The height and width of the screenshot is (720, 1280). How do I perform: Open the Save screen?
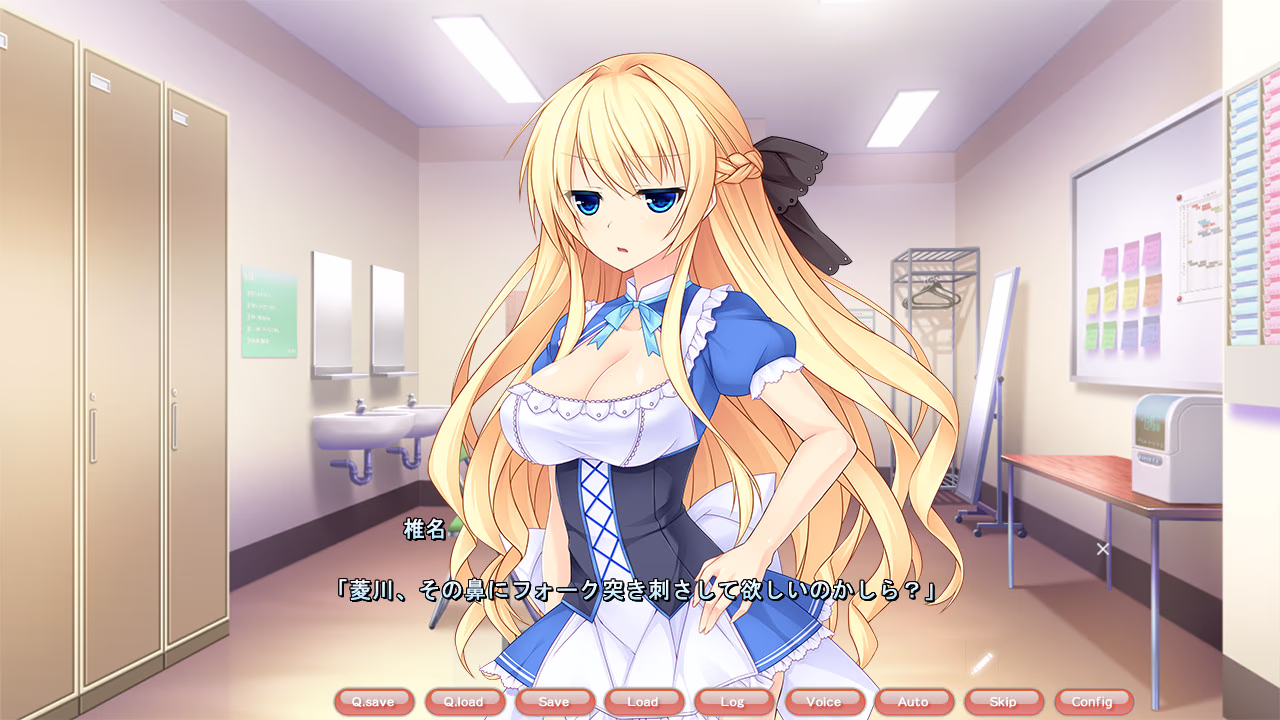coord(554,702)
